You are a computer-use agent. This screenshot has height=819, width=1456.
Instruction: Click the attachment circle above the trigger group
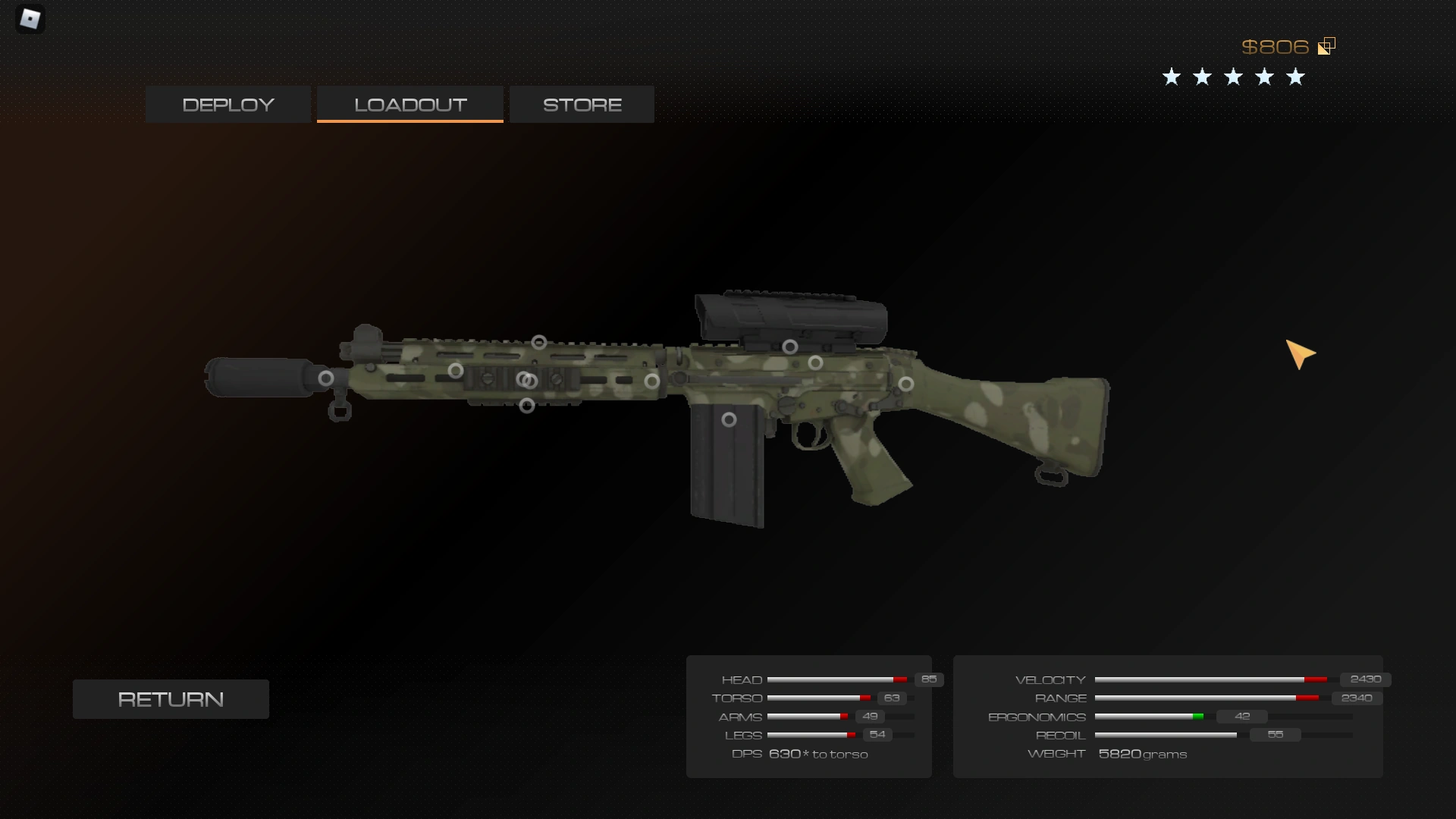click(817, 364)
